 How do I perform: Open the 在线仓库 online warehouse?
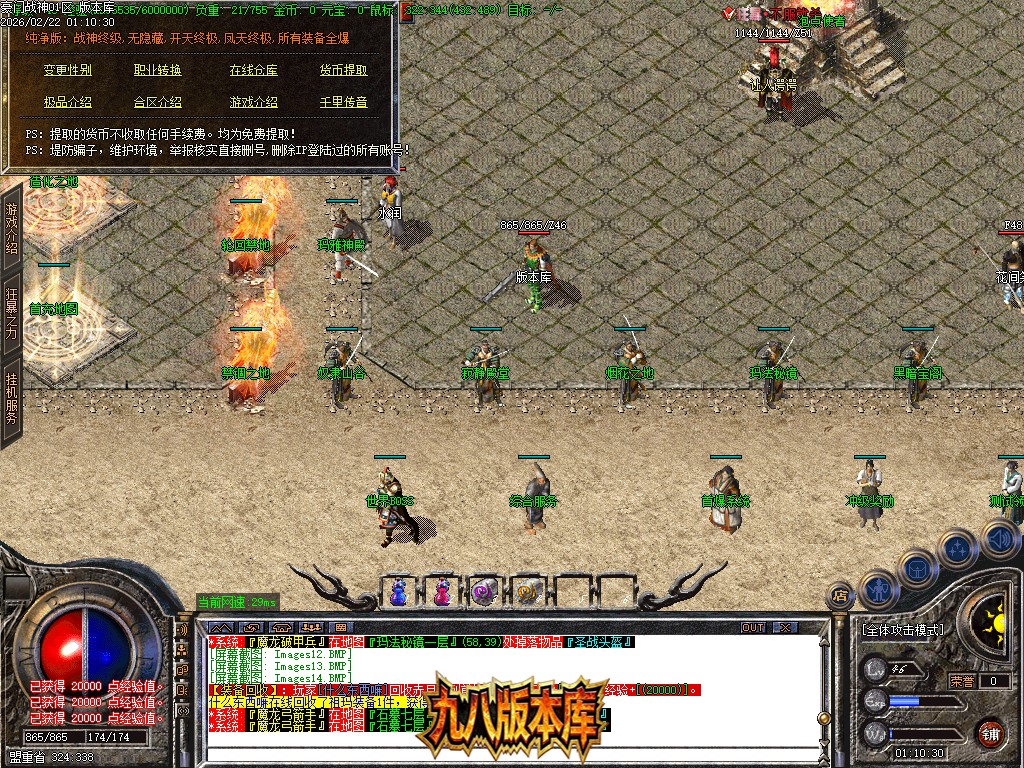tap(253, 70)
